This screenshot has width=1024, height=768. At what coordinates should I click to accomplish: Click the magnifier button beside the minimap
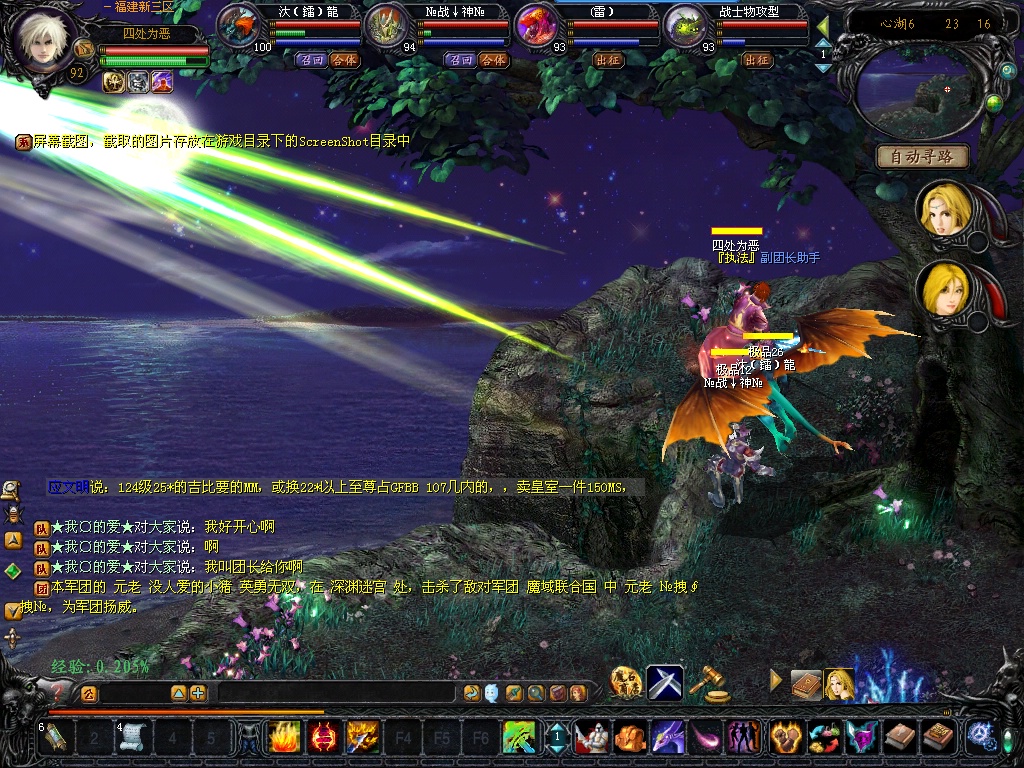[1007, 72]
